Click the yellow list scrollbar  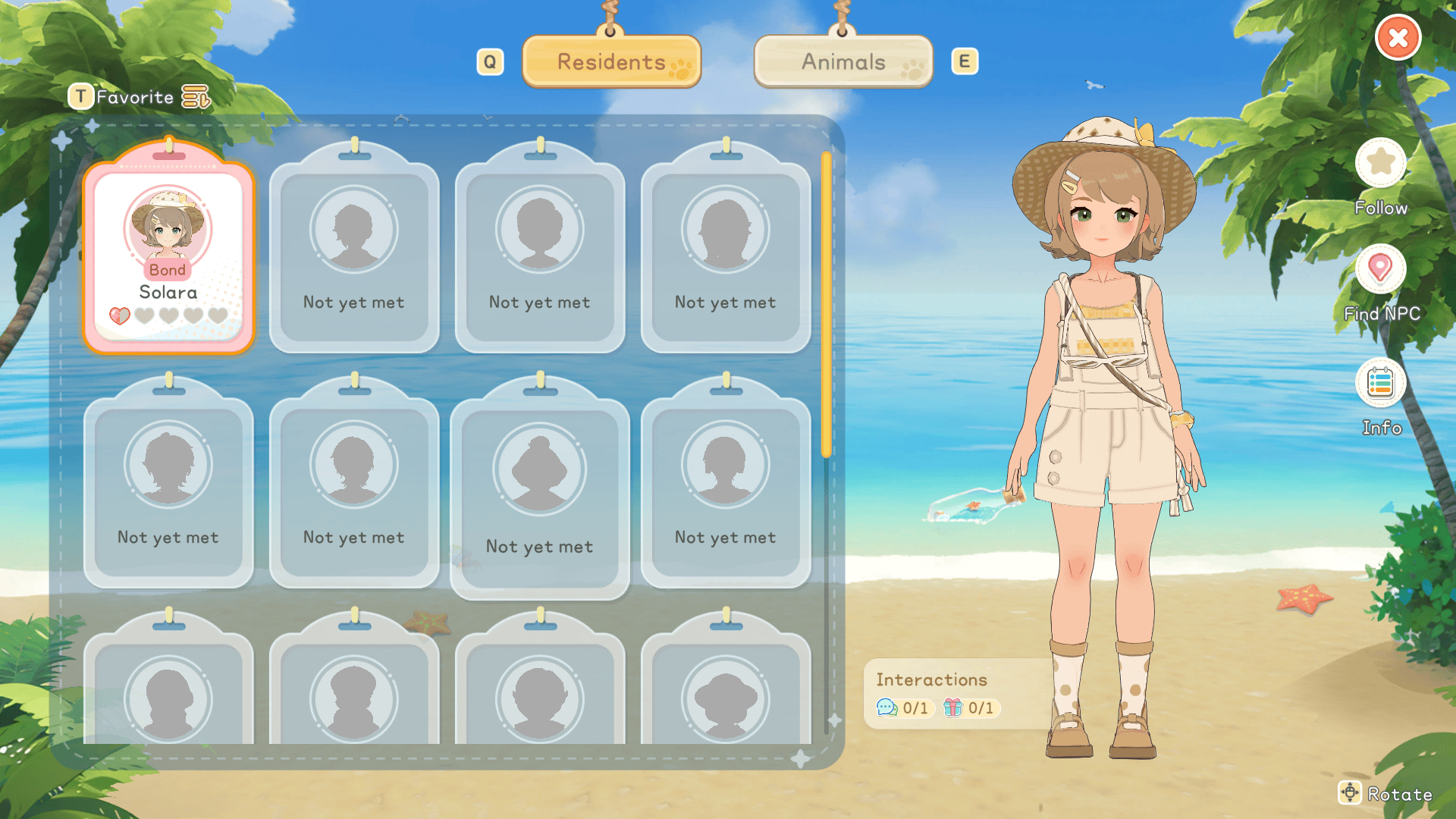pyautogui.click(x=827, y=303)
